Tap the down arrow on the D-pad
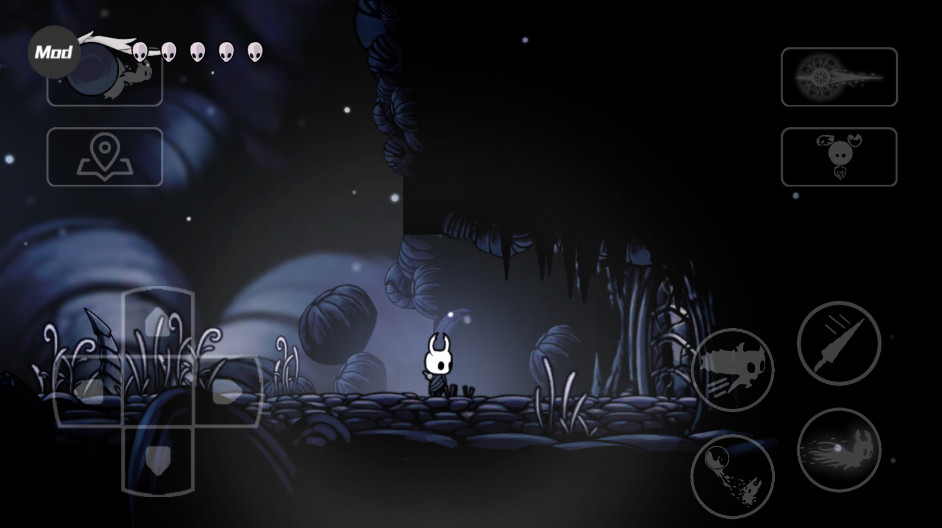This screenshot has width=942, height=528. [x=158, y=459]
